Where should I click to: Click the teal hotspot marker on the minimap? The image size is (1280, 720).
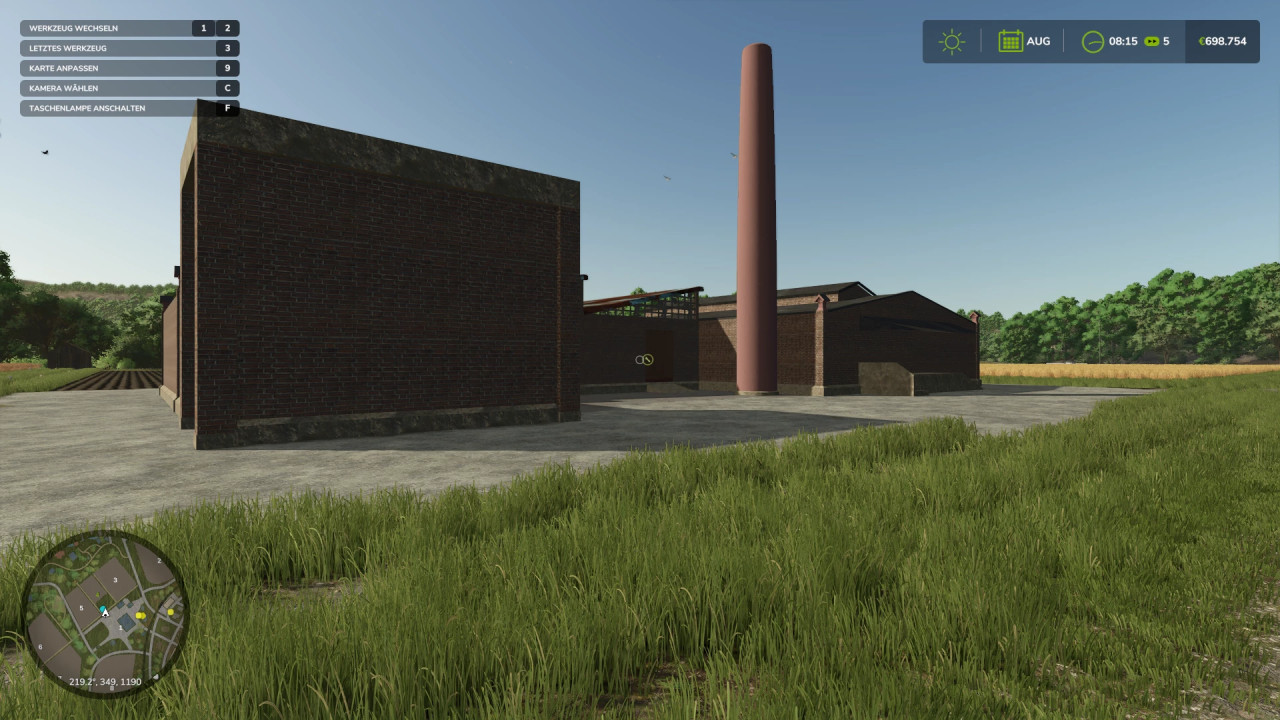tap(103, 607)
